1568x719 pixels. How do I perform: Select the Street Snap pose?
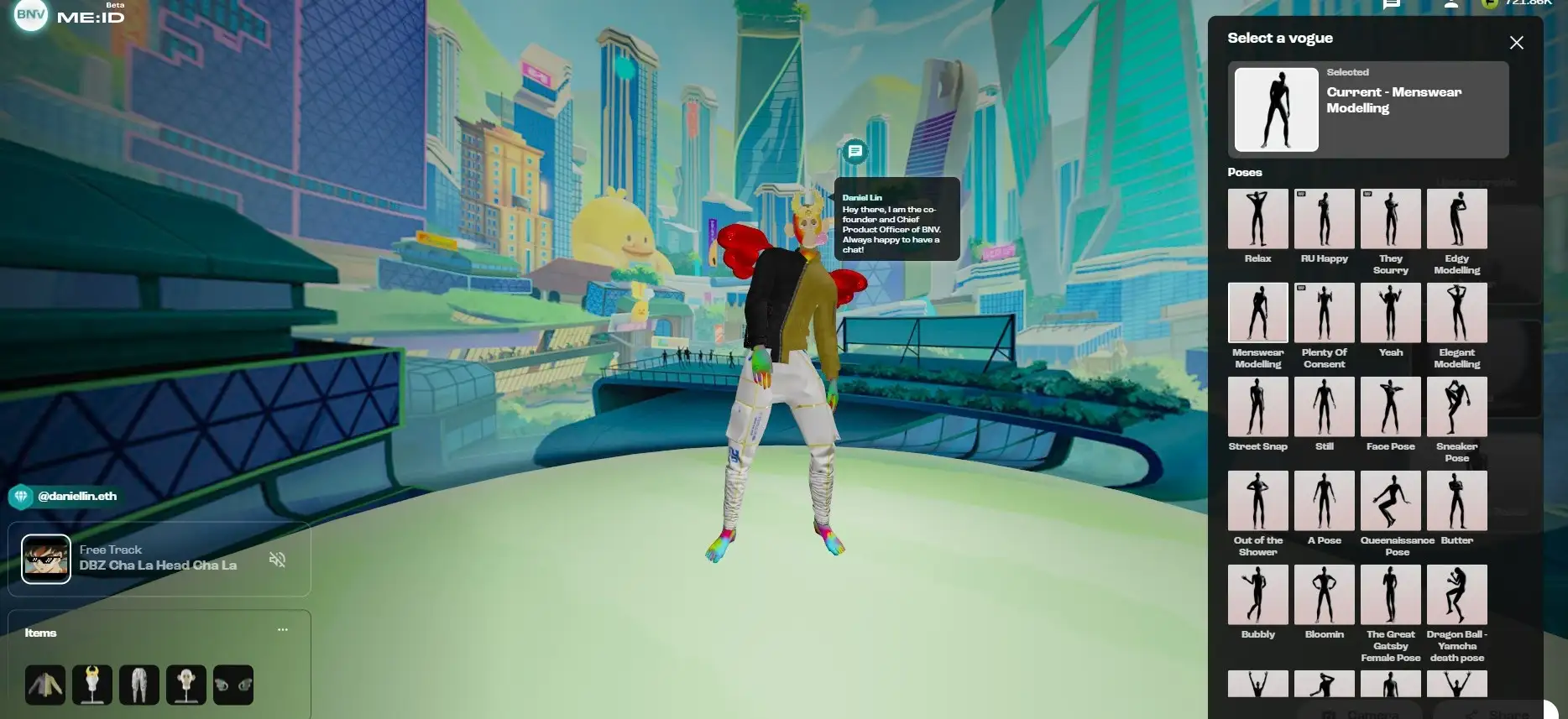coord(1257,407)
